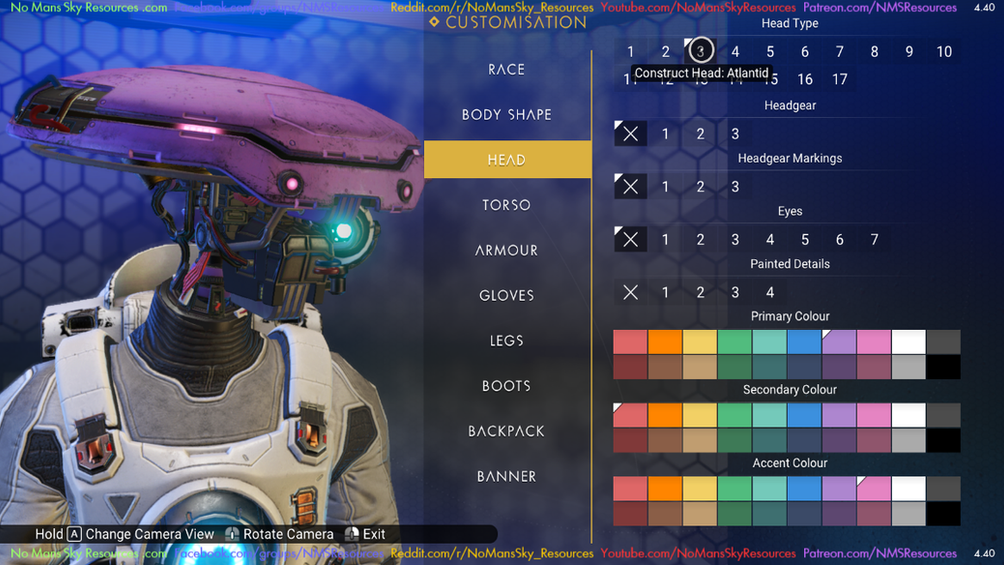Set Secondary Colour to bright orange
The height and width of the screenshot is (565, 1004).
(665, 415)
